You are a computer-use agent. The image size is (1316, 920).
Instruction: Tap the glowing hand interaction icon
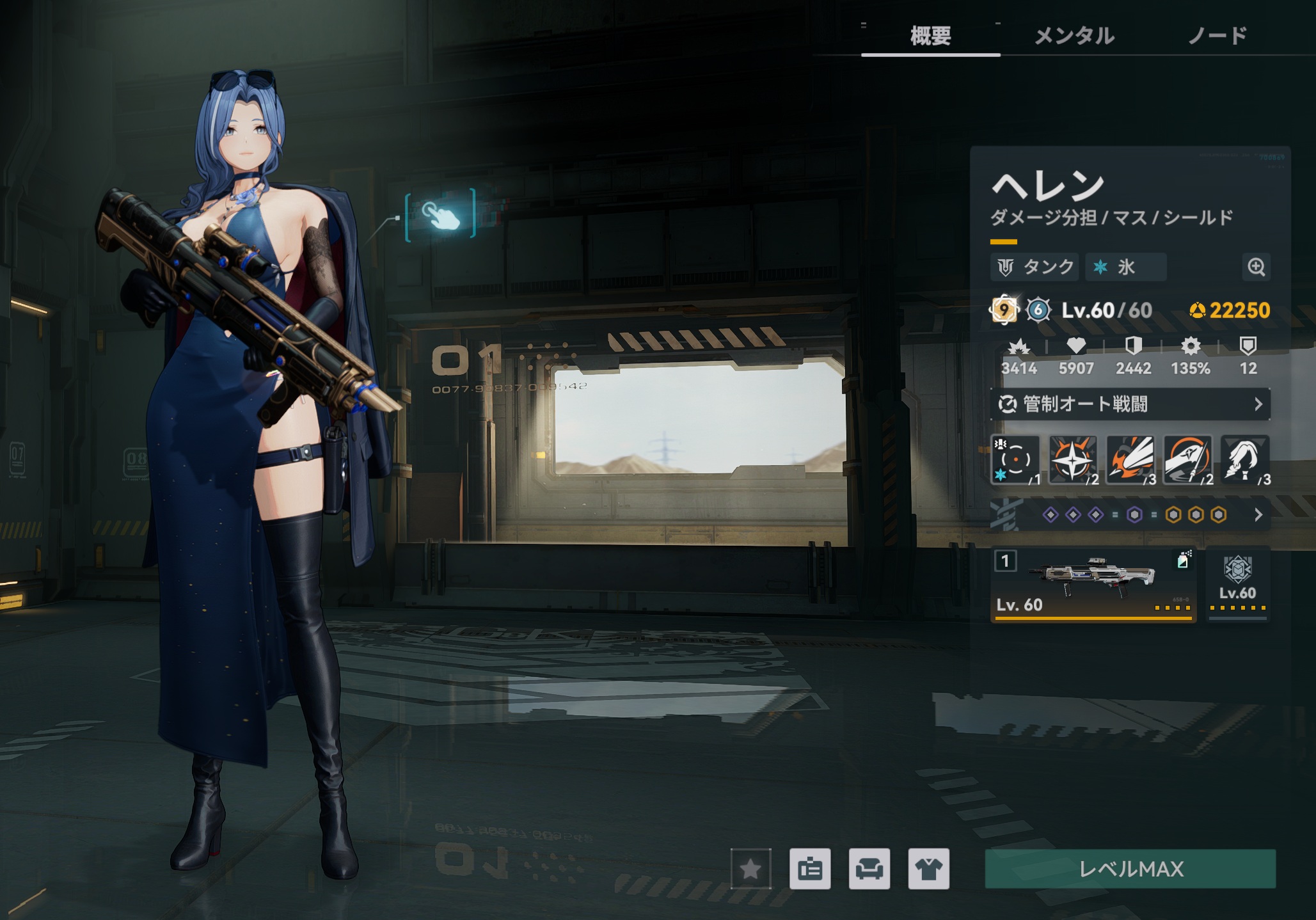[x=441, y=214]
